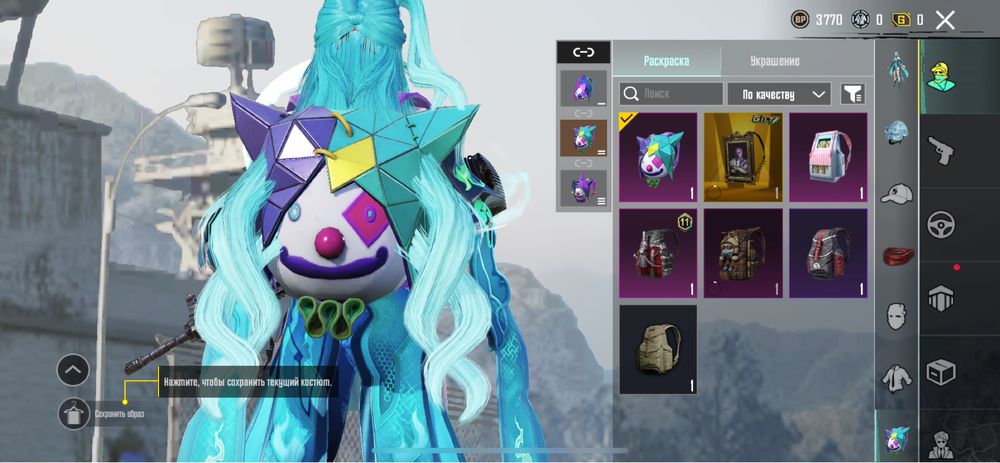Close the wardrobe screen with the X
Viewport: 1000px width, 463px height.
point(945,19)
